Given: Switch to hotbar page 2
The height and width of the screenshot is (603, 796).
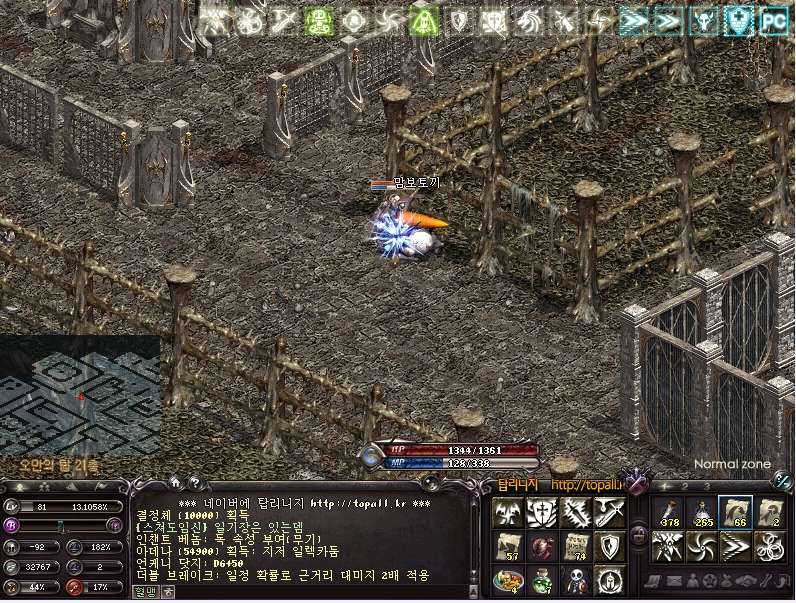Looking at the screenshot, I should tap(684, 486).
